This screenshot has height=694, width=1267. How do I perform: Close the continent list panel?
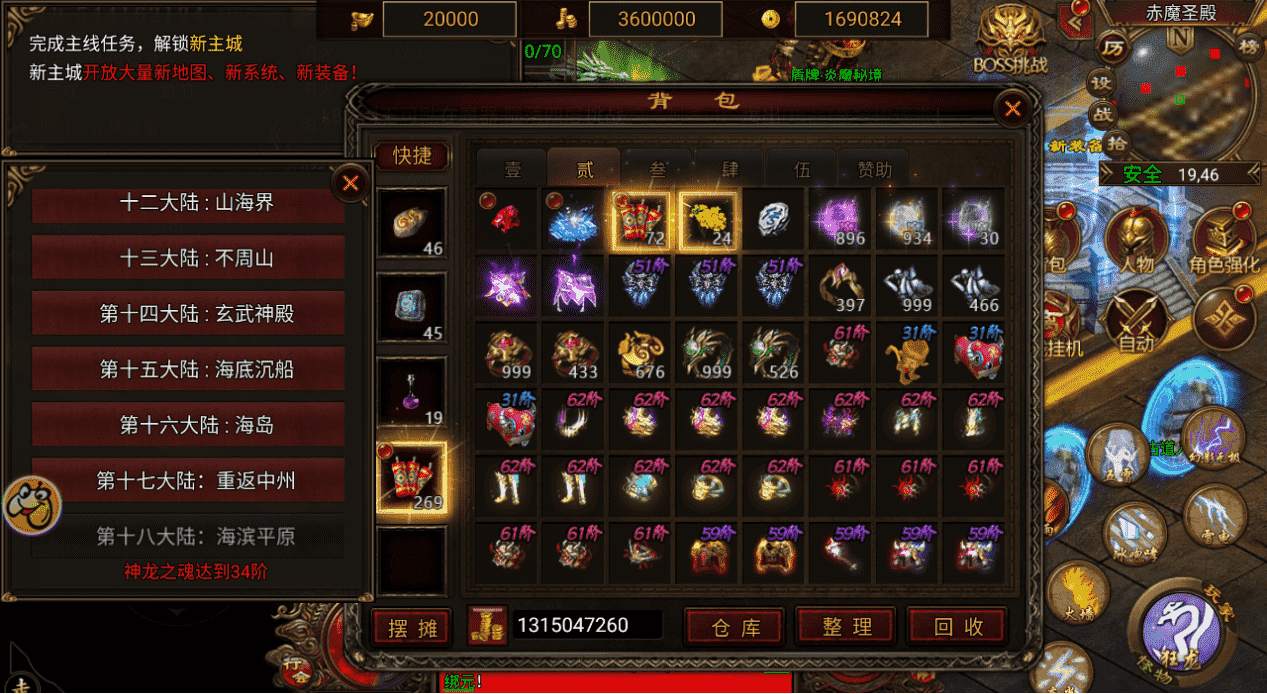(350, 183)
